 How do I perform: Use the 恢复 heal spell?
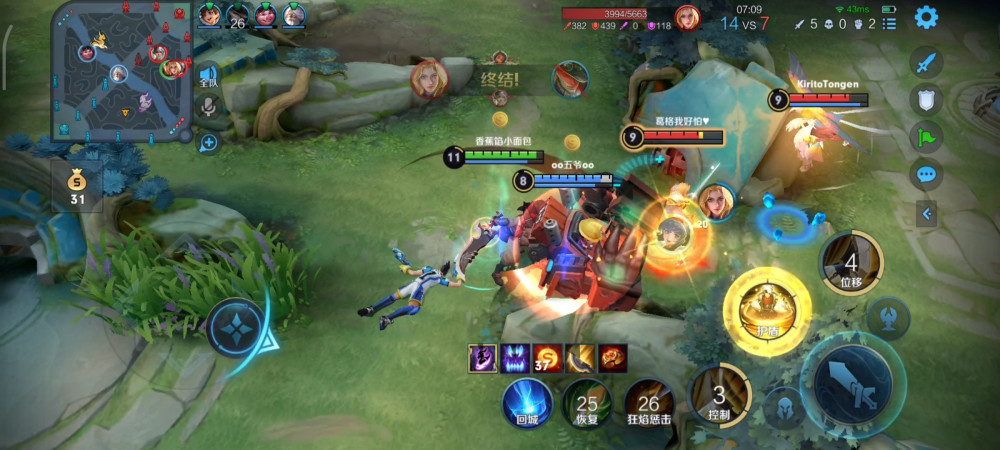[587, 405]
